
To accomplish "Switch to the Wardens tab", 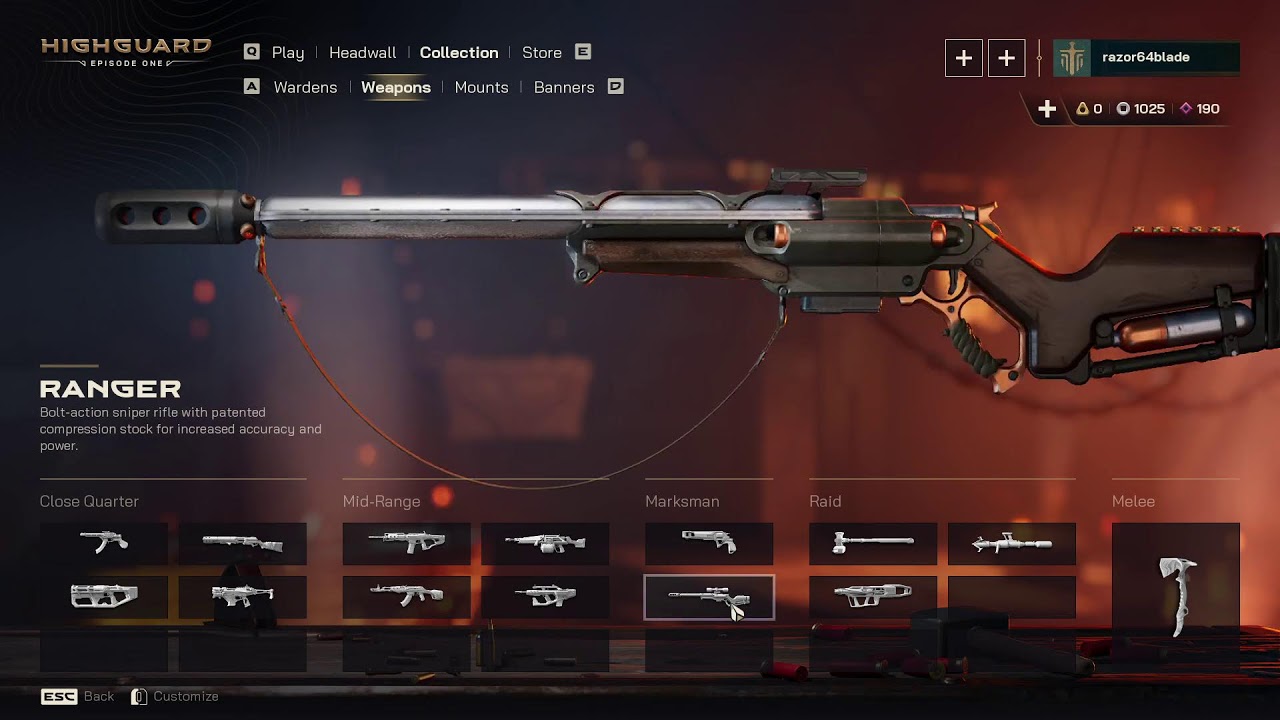I will tap(305, 88).
